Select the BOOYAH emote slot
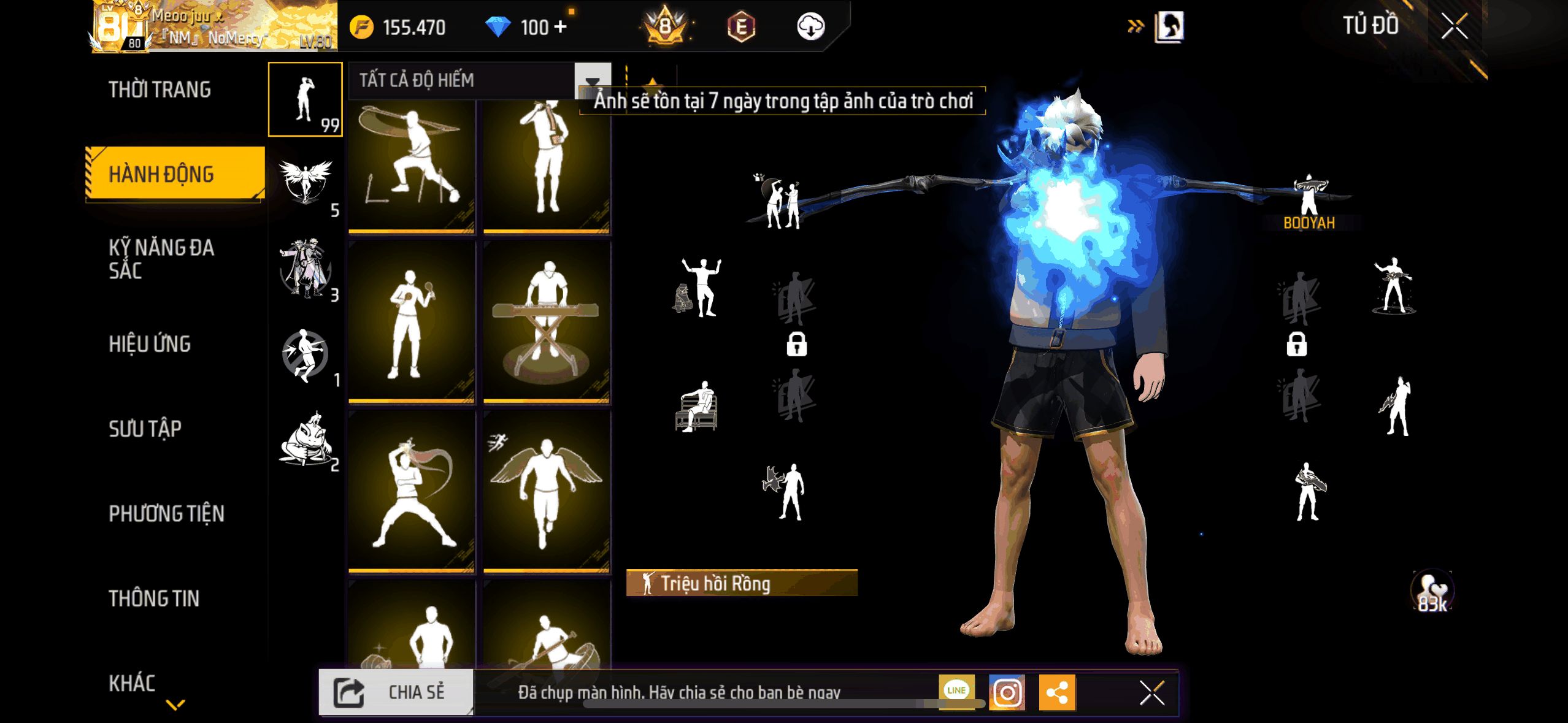The width and height of the screenshot is (1568, 723). click(x=1309, y=202)
